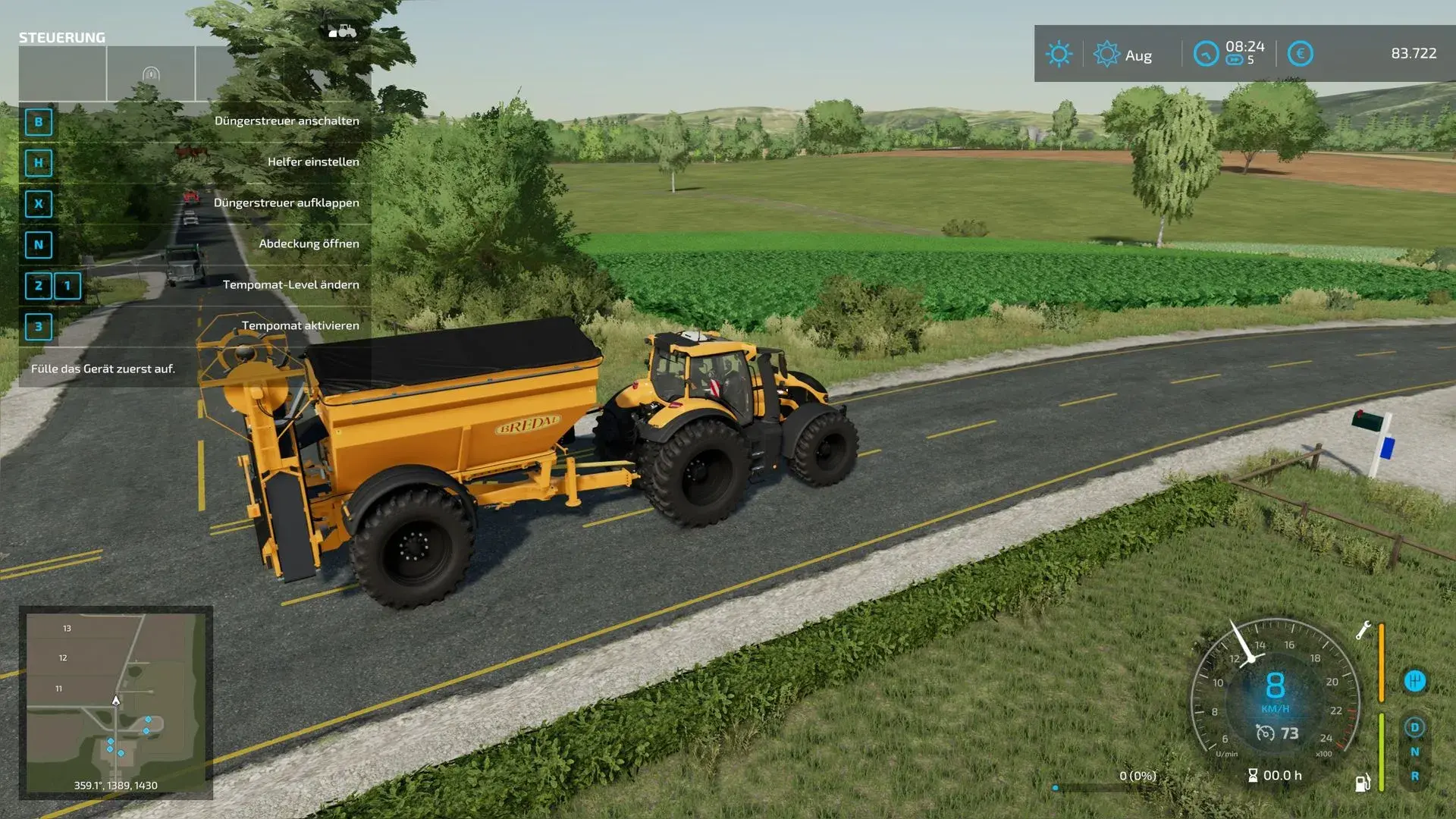Switch gear selector to N

(1414, 752)
